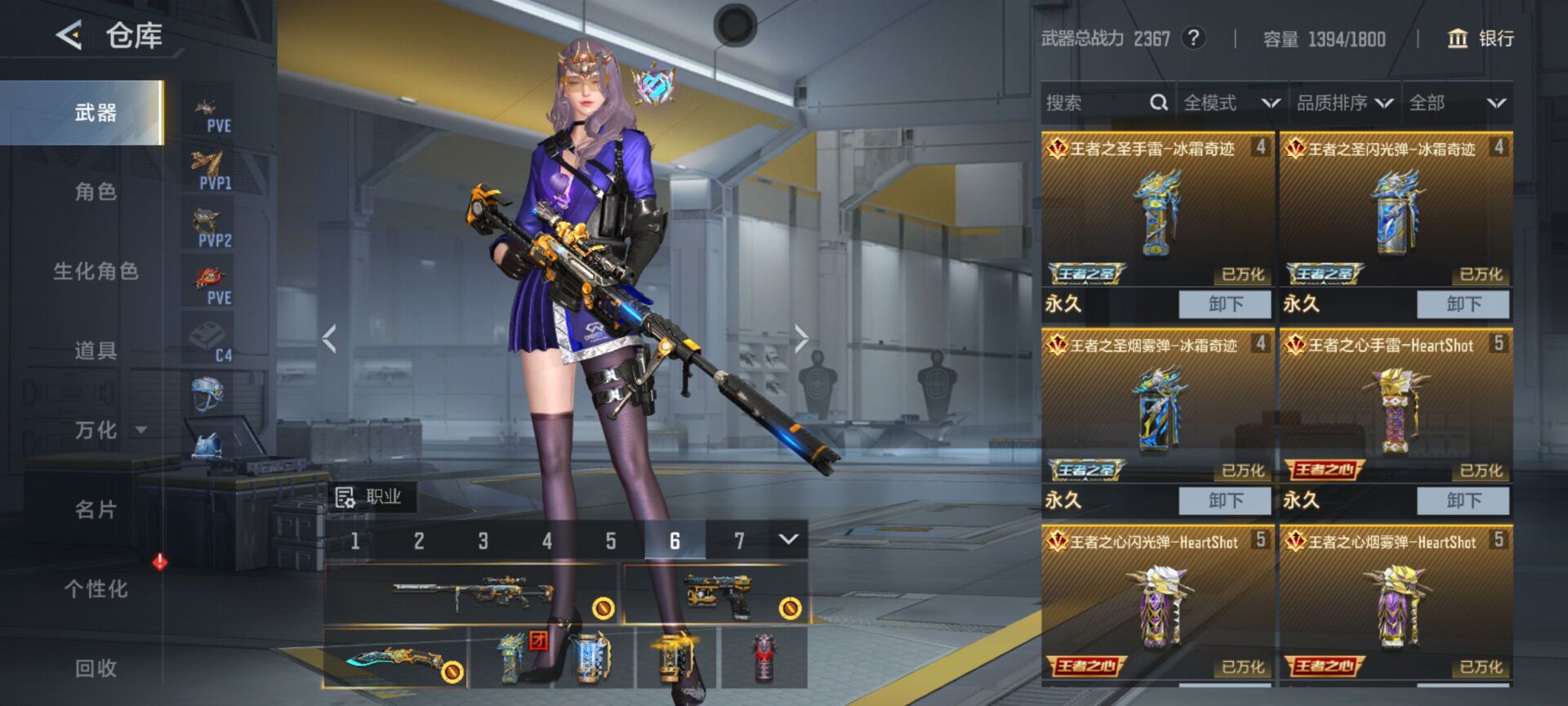Select the knife melee weapon slot
This screenshot has height=706, width=1568.
pyautogui.click(x=395, y=659)
